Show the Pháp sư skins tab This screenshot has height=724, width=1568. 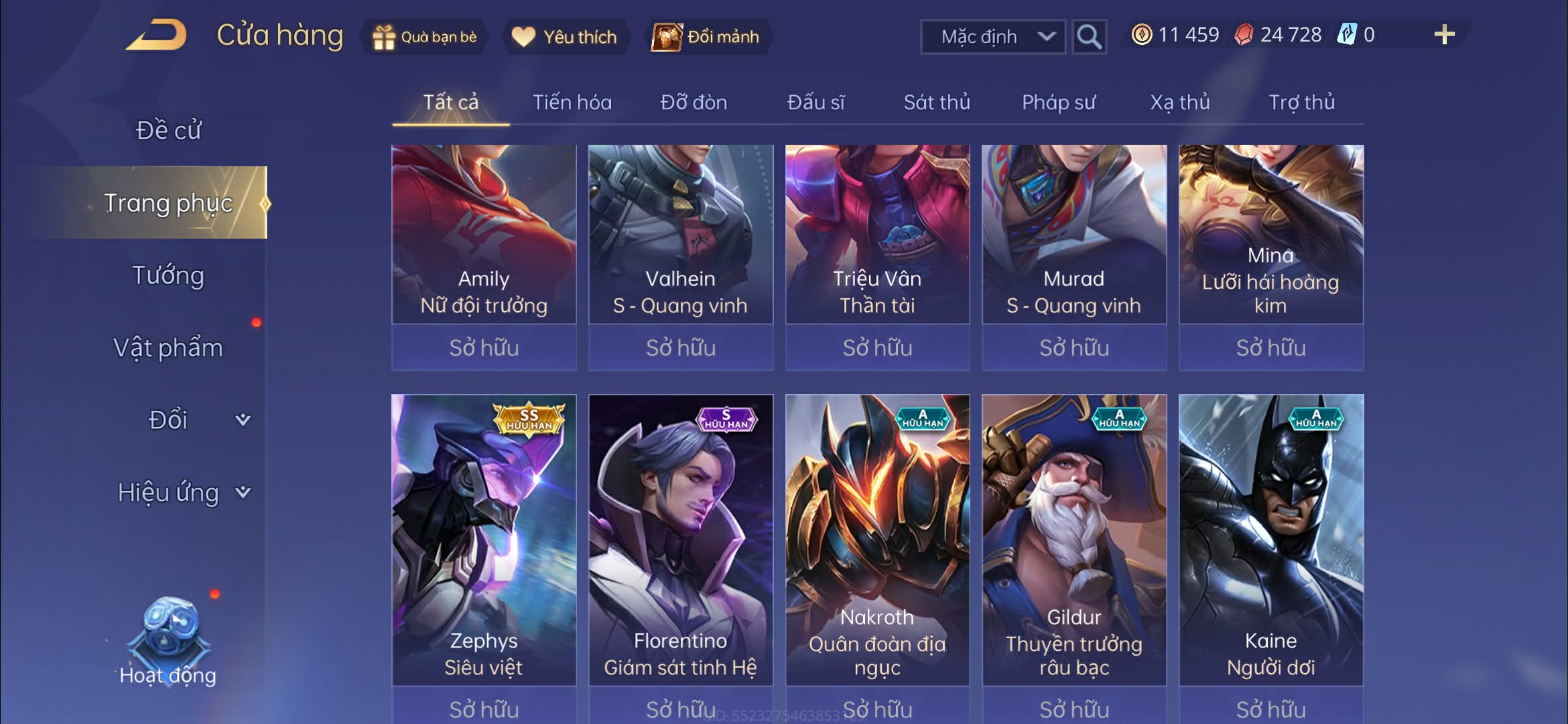[x=1058, y=103]
